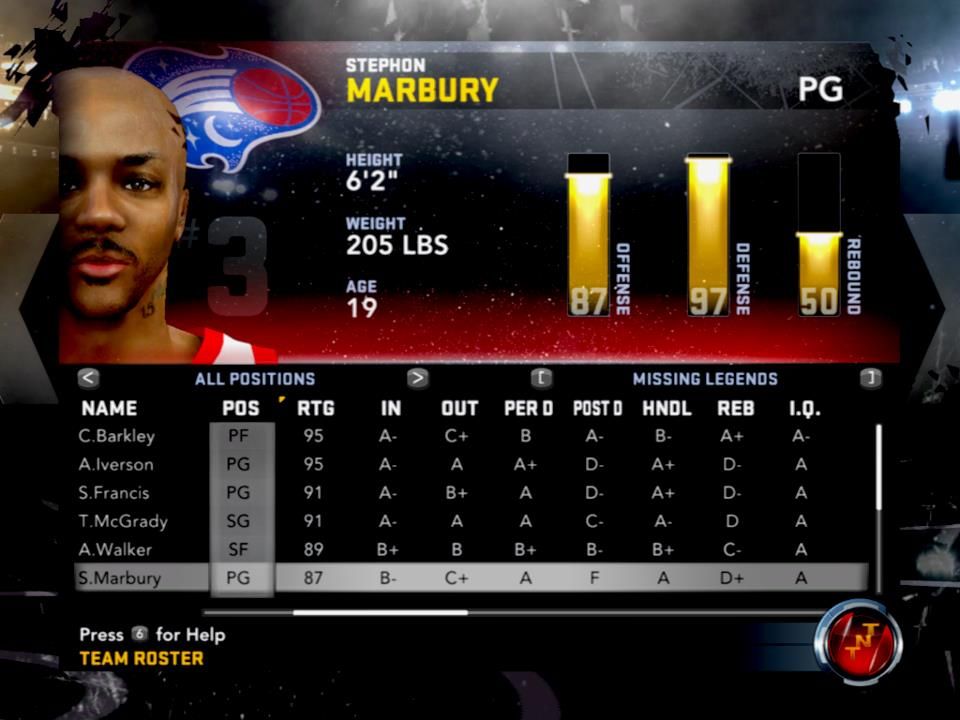This screenshot has height=720, width=960.
Task: Sort the list by NAME header
Action: pyautogui.click(x=109, y=408)
